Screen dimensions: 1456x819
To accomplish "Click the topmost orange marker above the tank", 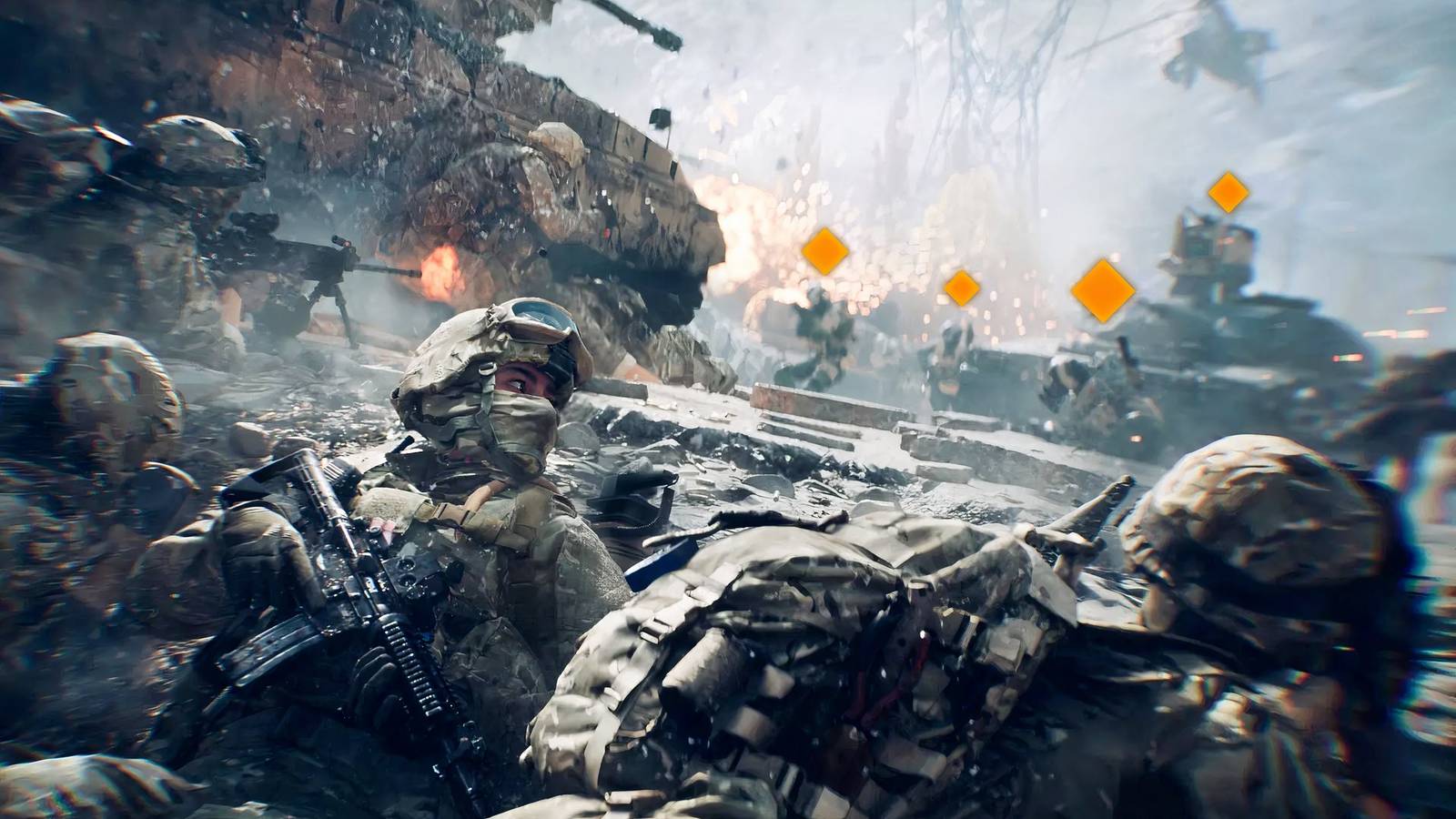I will [1228, 192].
